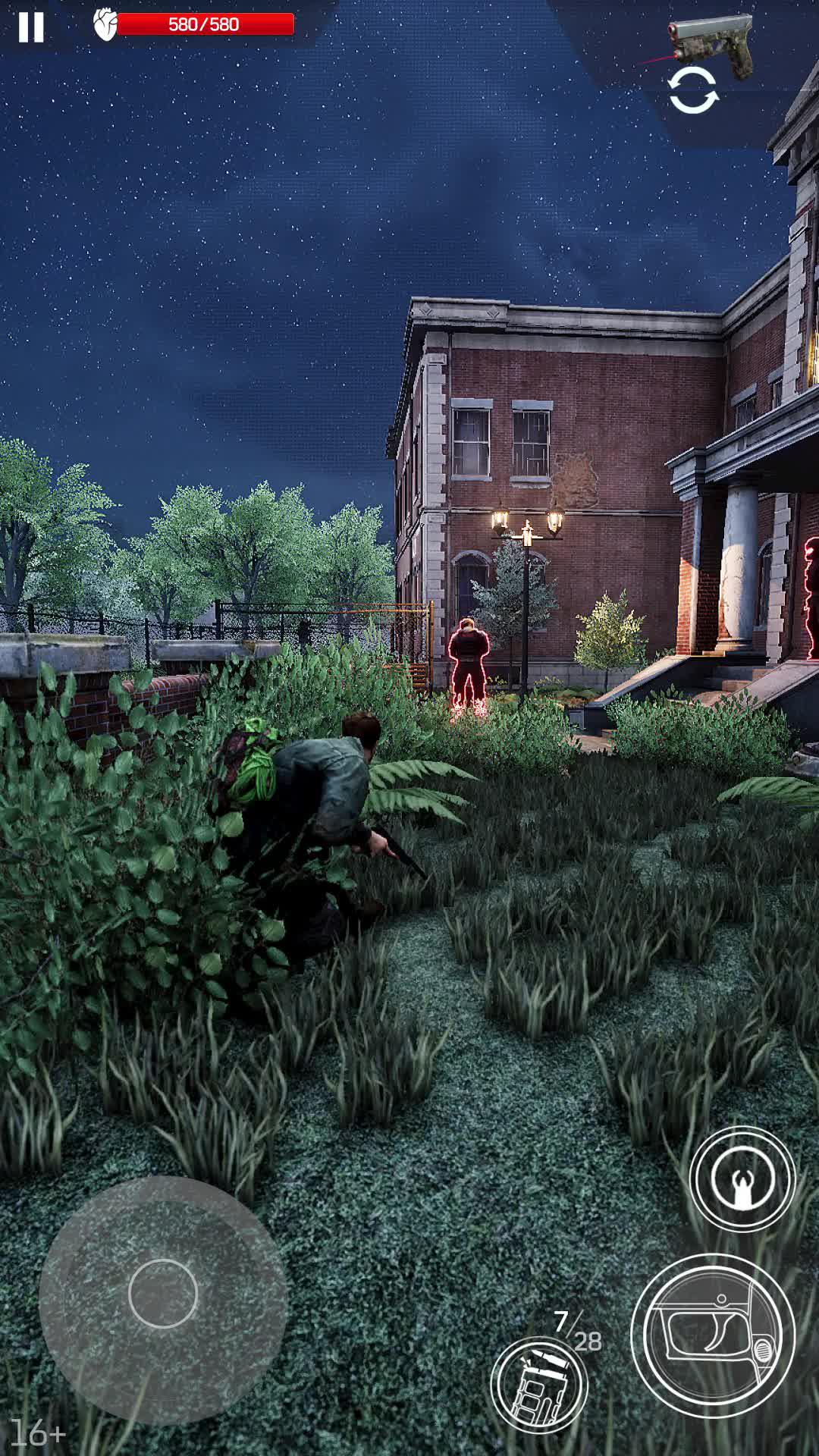This screenshot has height=1456, width=819.
Task: Fire the pistol with trigger button
Action: pos(712,1335)
